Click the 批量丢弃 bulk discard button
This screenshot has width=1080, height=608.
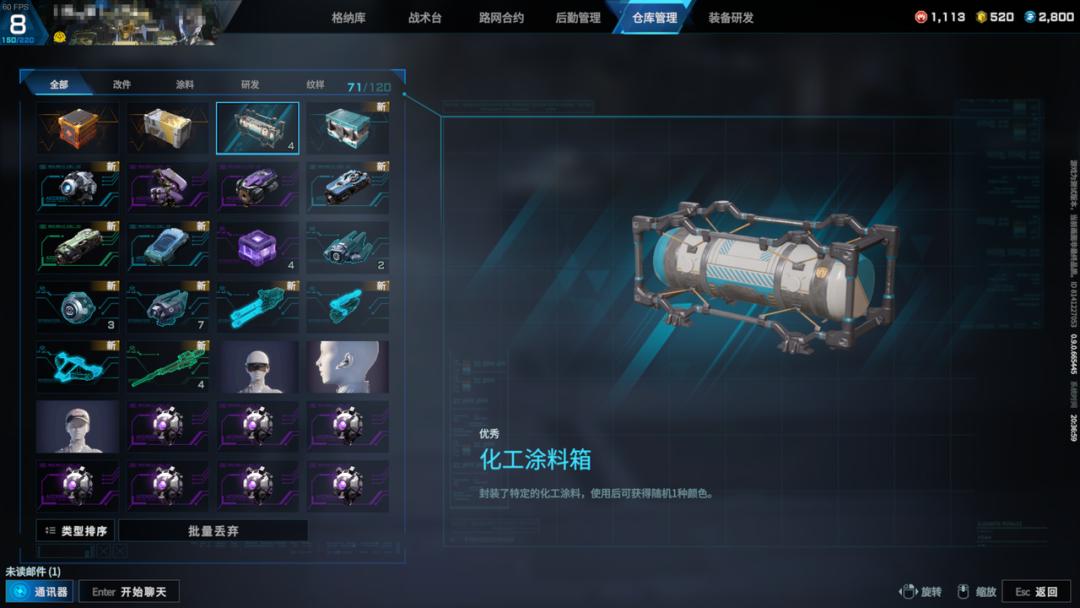click(x=213, y=531)
